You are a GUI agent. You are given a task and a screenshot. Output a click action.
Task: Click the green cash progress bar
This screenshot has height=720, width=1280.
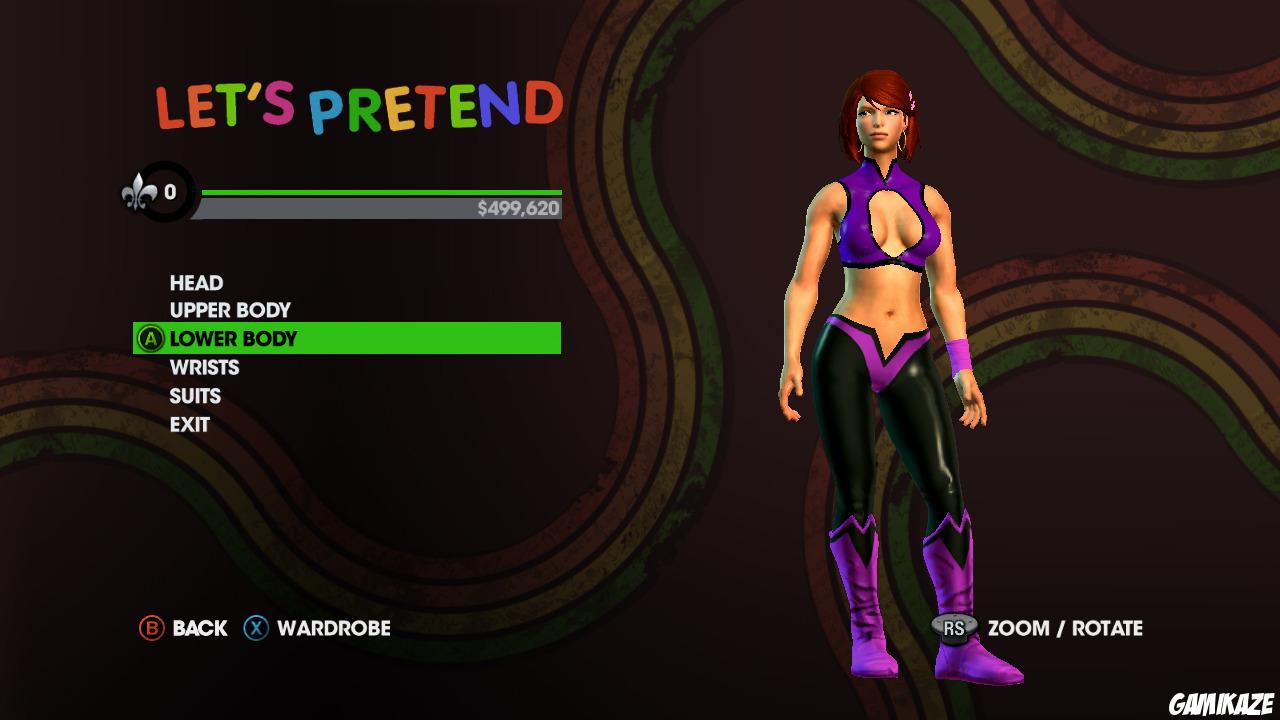(x=380, y=190)
